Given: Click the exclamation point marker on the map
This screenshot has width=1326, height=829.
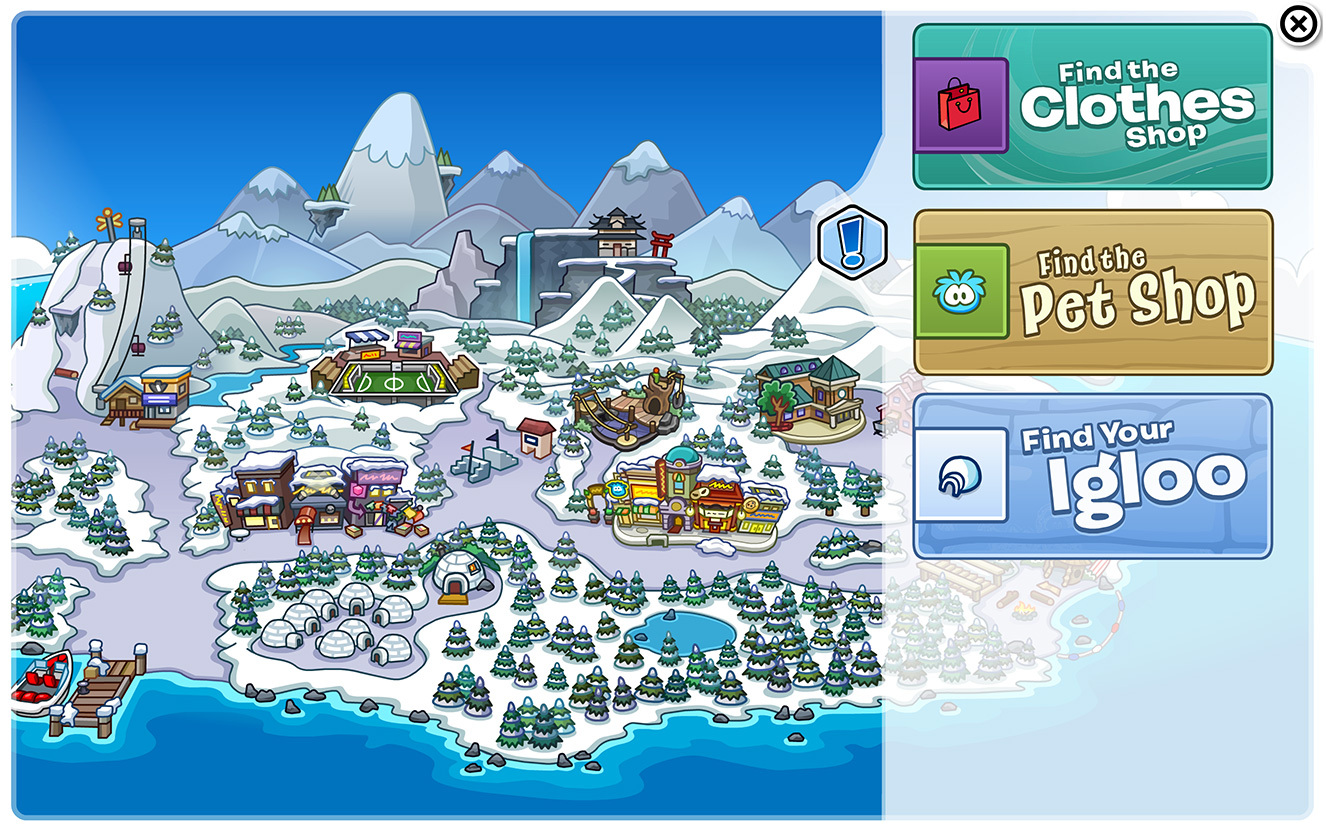Looking at the screenshot, I should tap(854, 240).
